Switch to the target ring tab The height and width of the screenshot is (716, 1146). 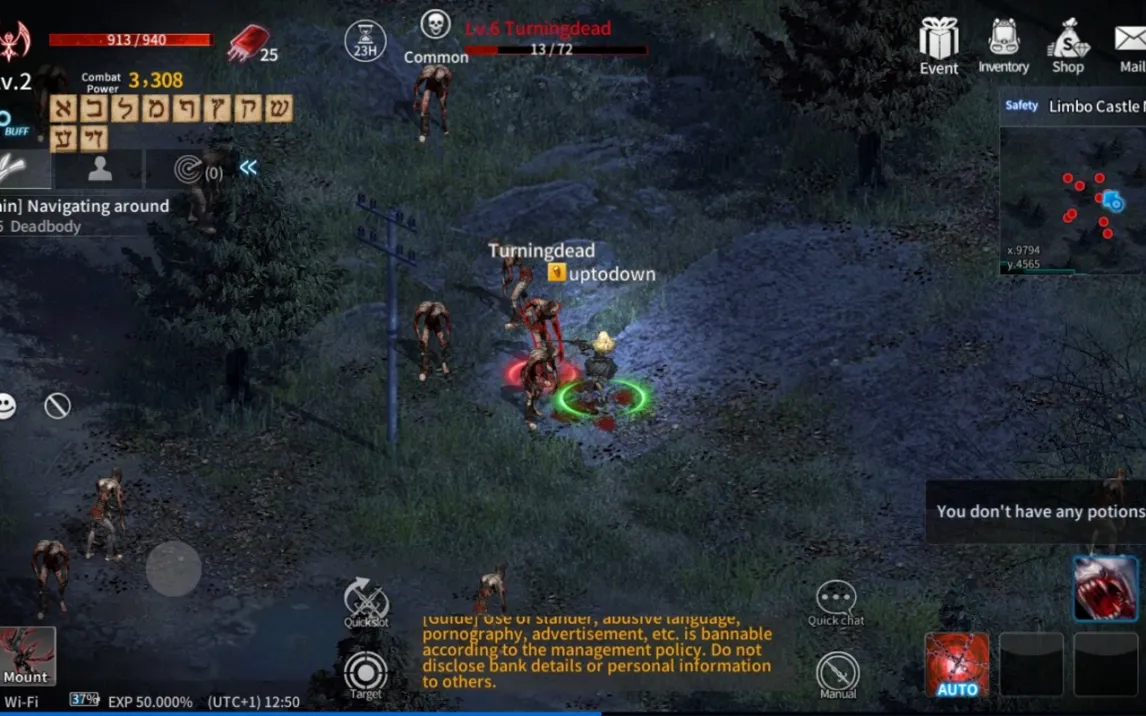pos(190,169)
